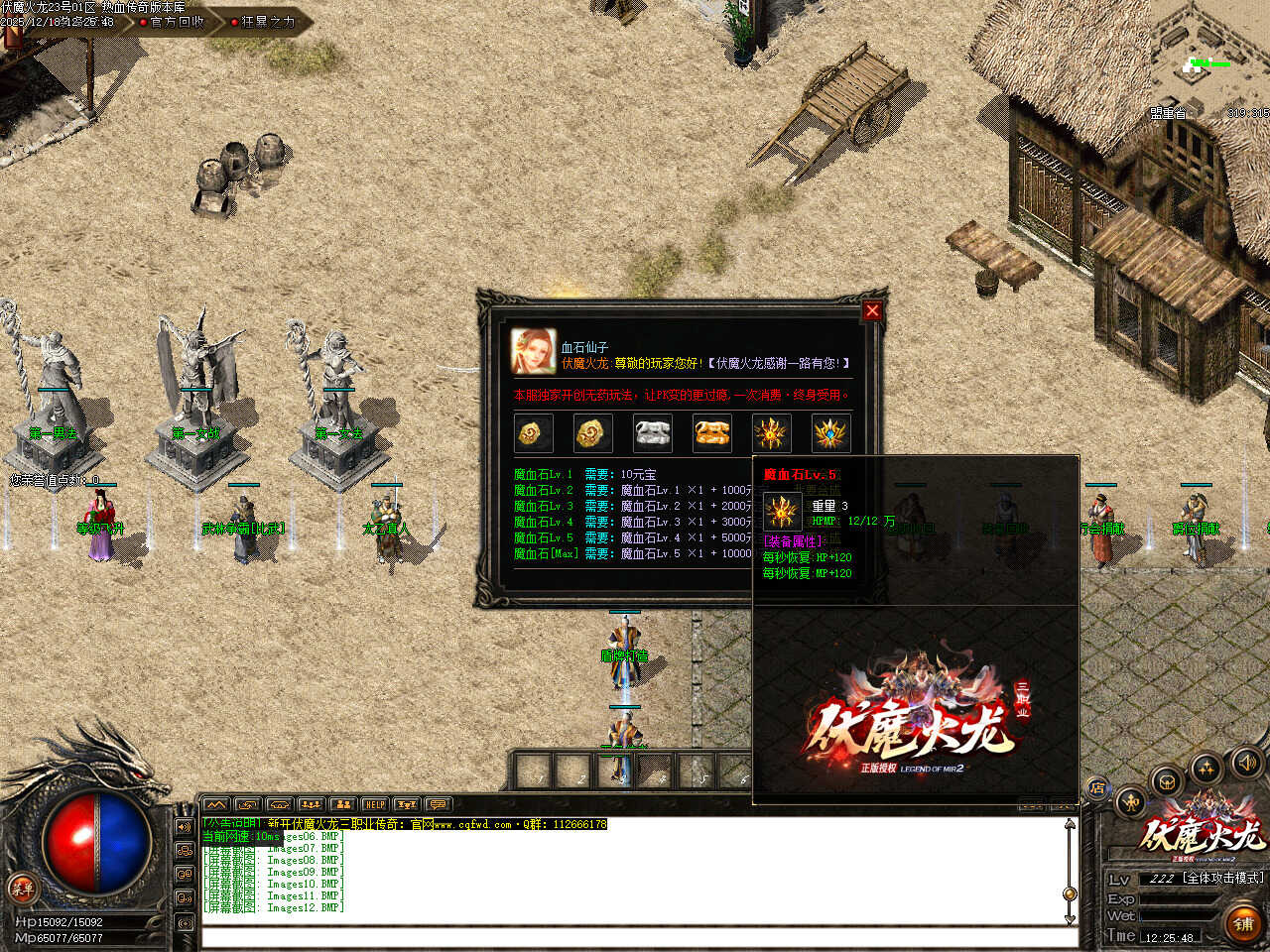Choose the 魔血石Lv.1 upgrade option

[543, 475]
